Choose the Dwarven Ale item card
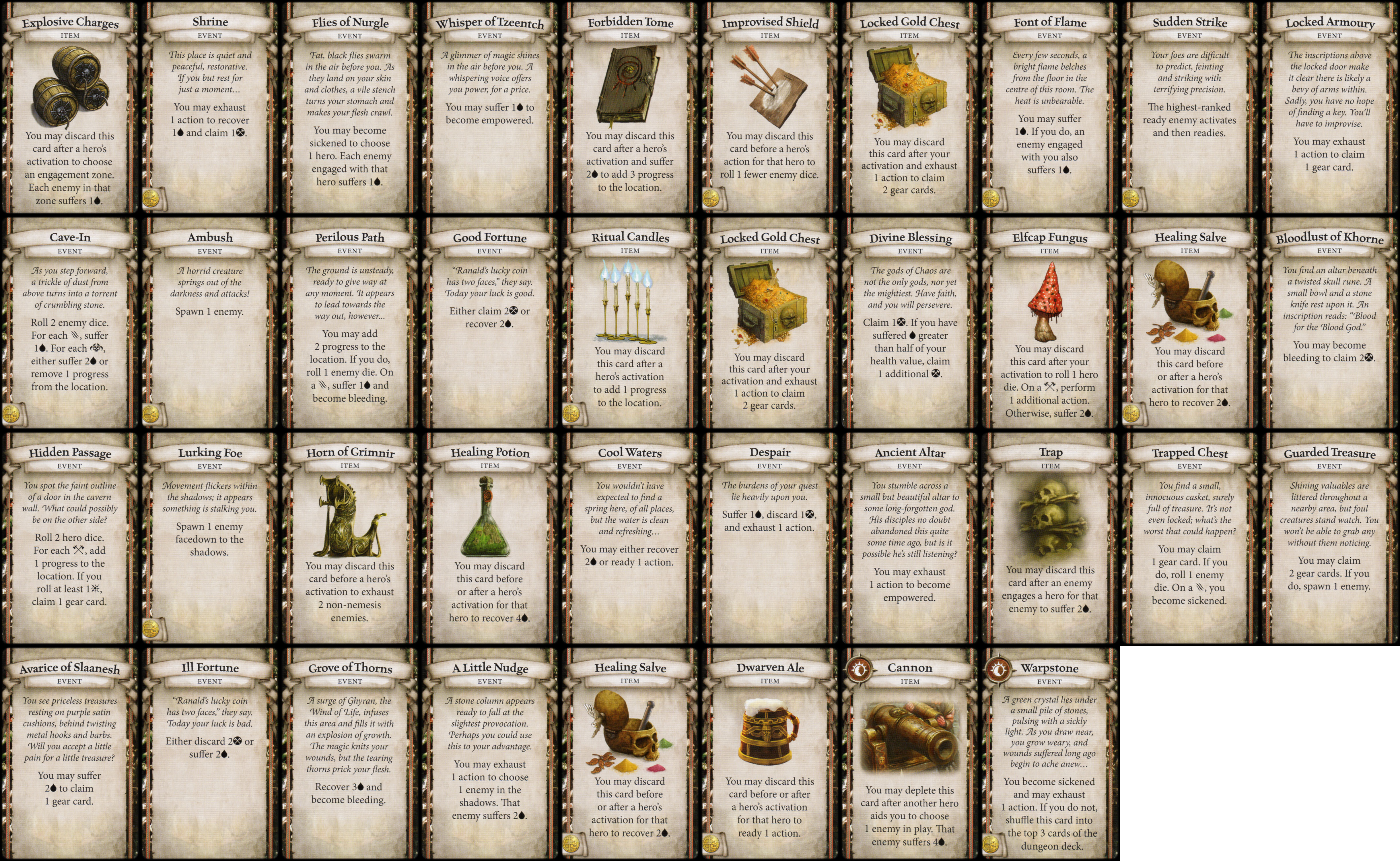The width and height of the screenshot is (1400, 861). [770, 754]
